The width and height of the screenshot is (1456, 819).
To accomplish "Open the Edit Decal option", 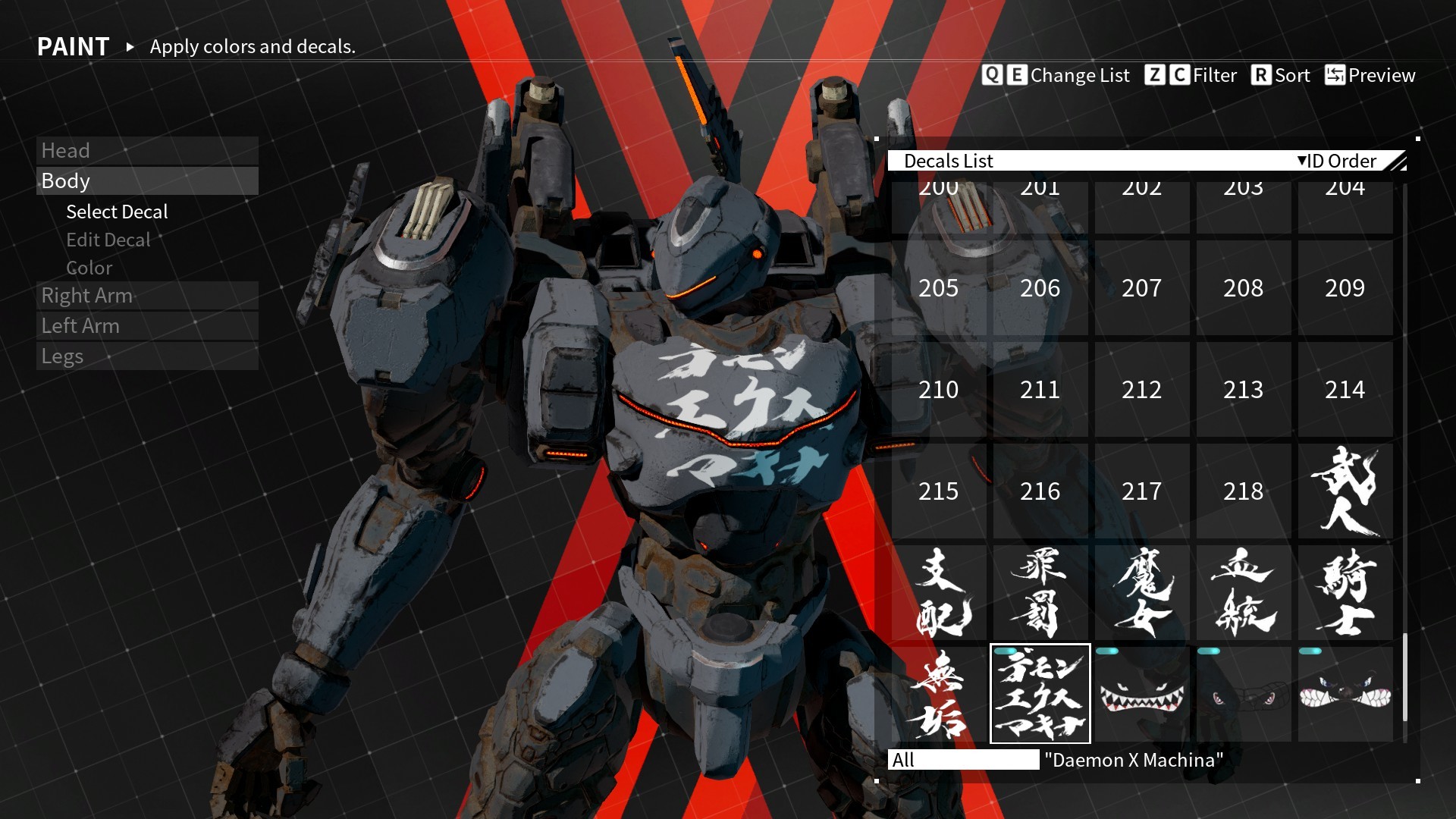I will [108, 240].
